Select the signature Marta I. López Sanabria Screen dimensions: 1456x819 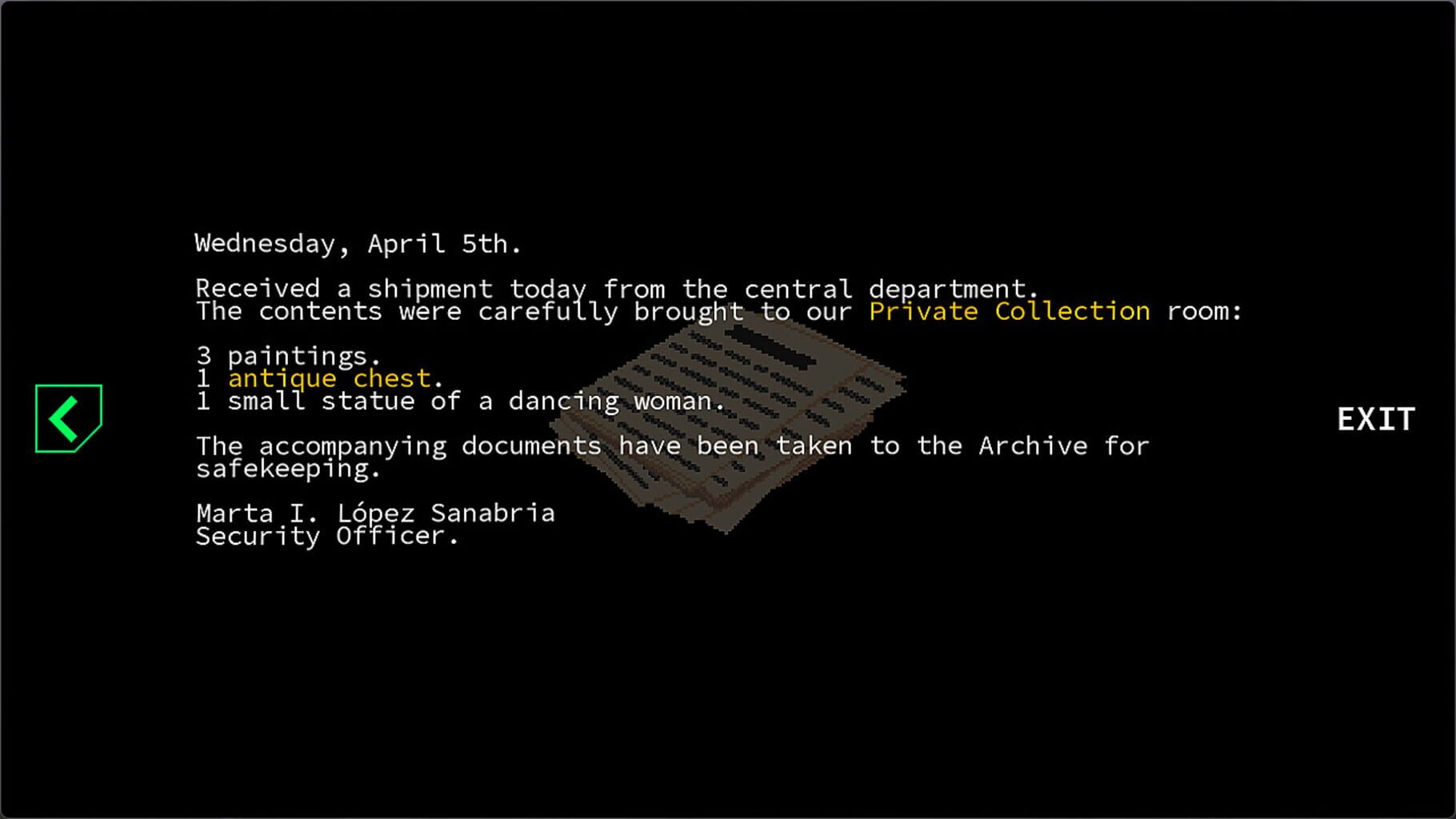pyautogui.click(x=374, y=513)
